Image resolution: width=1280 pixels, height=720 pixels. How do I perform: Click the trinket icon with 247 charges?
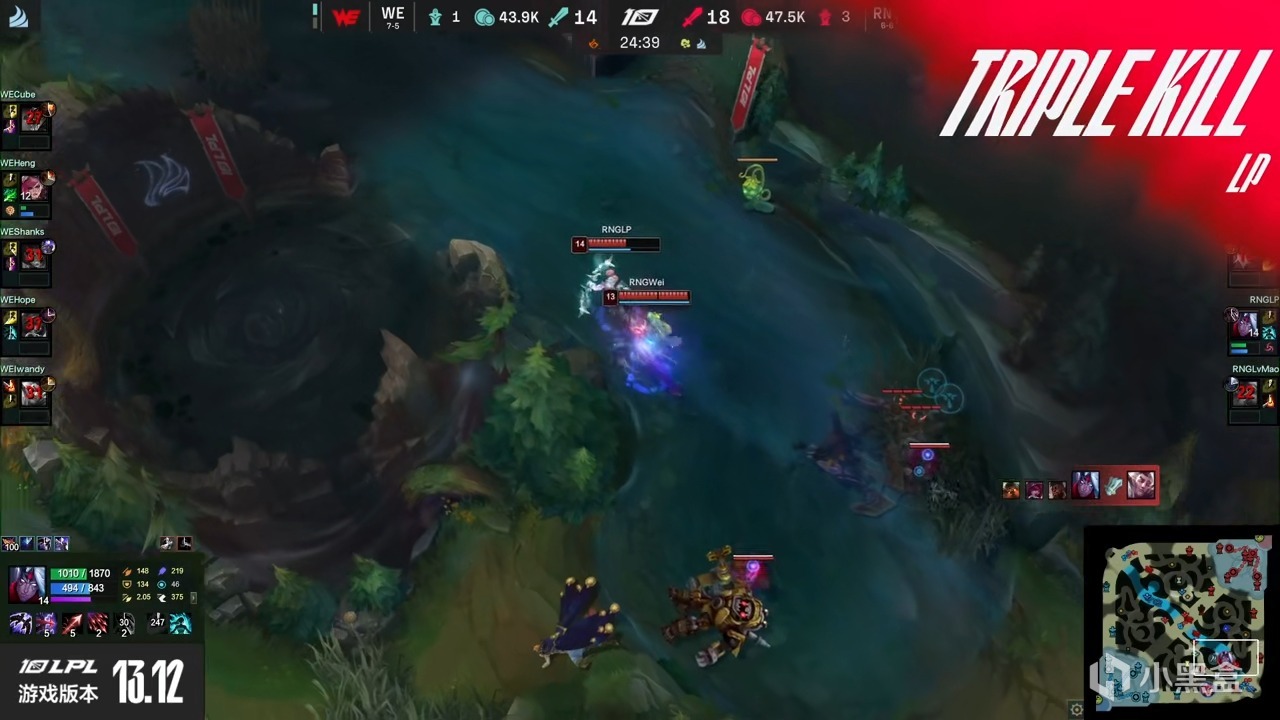156,621
